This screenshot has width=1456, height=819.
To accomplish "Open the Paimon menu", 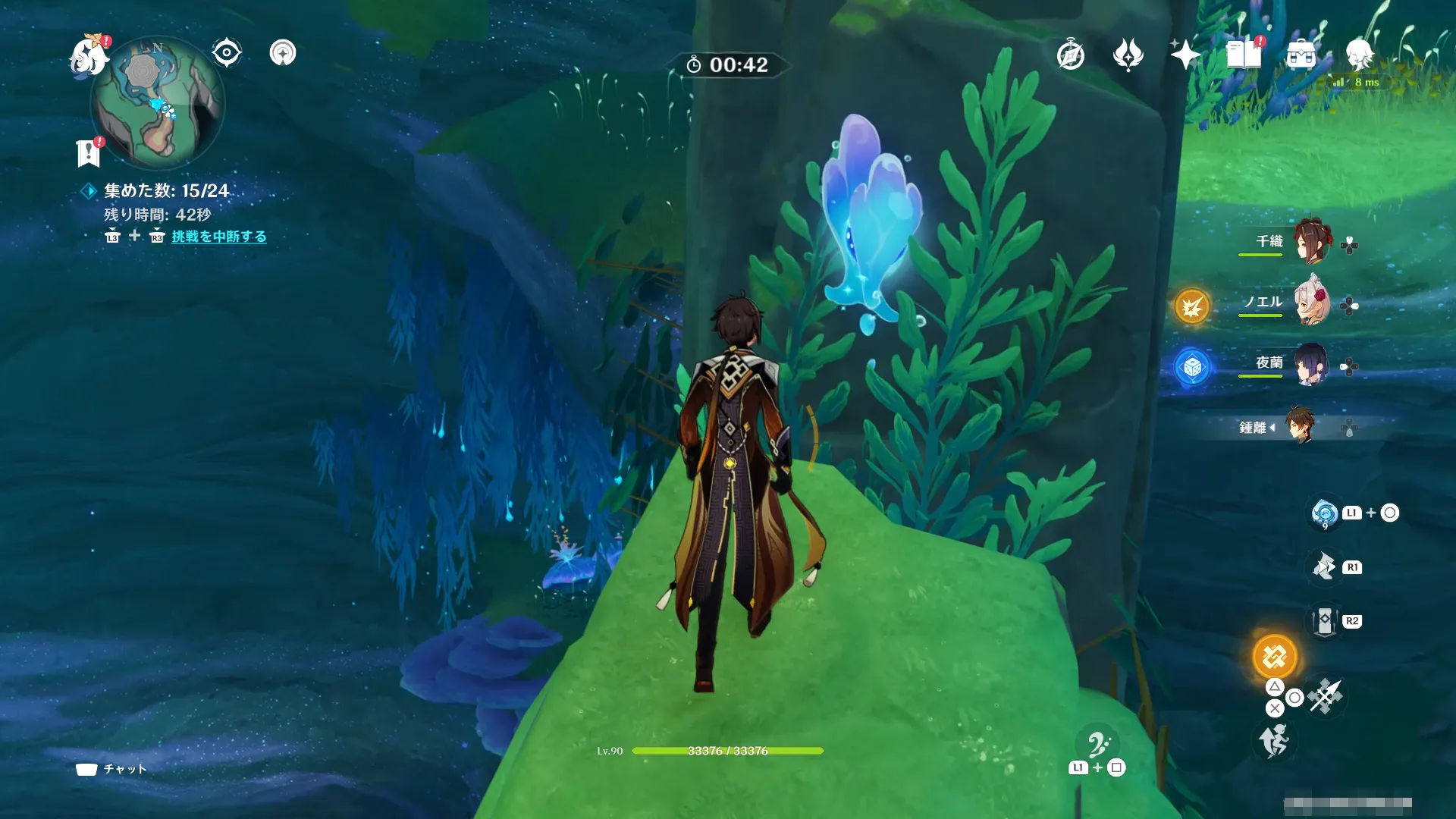I will [88, 57].
